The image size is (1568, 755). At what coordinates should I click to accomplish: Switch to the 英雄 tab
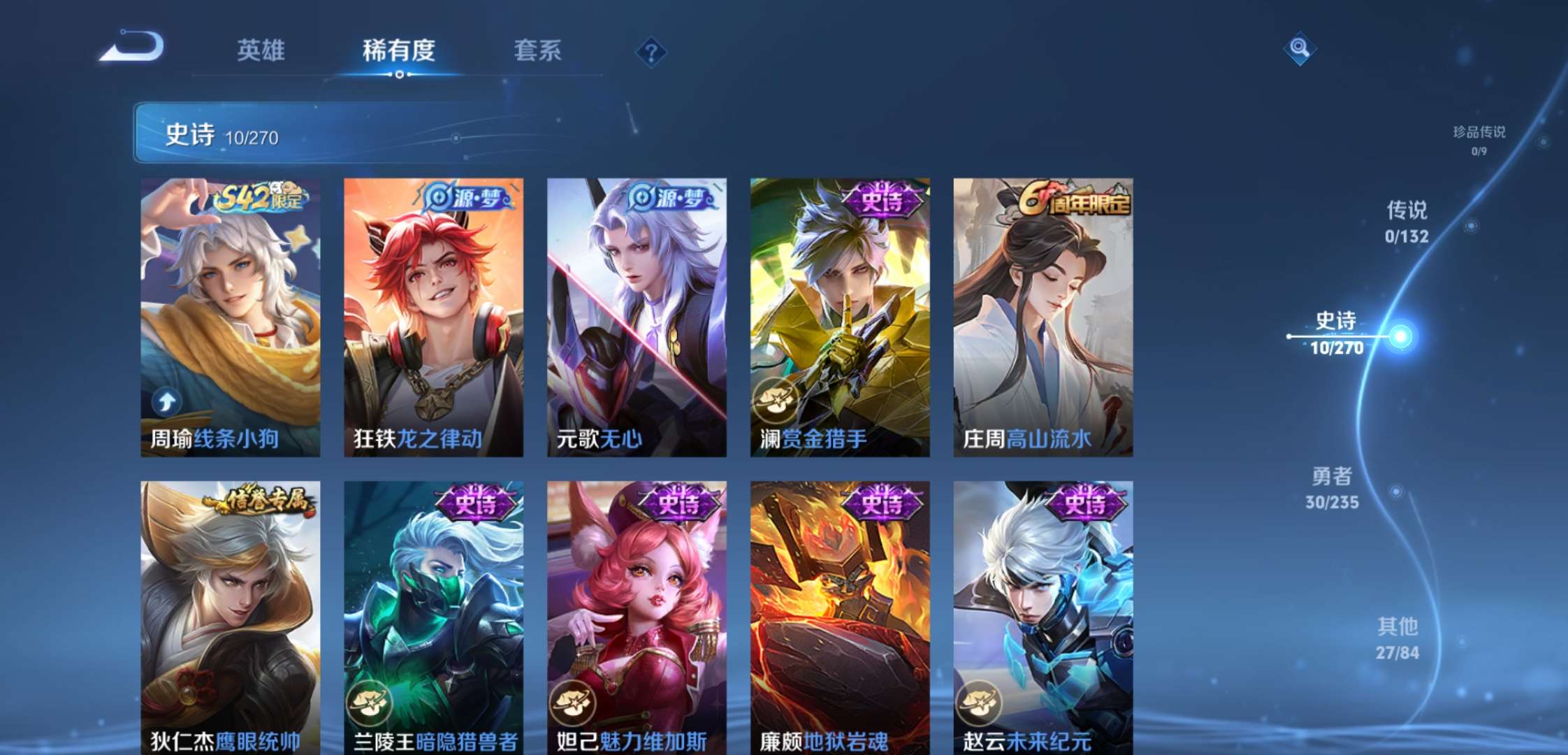(x=261, y=50)
